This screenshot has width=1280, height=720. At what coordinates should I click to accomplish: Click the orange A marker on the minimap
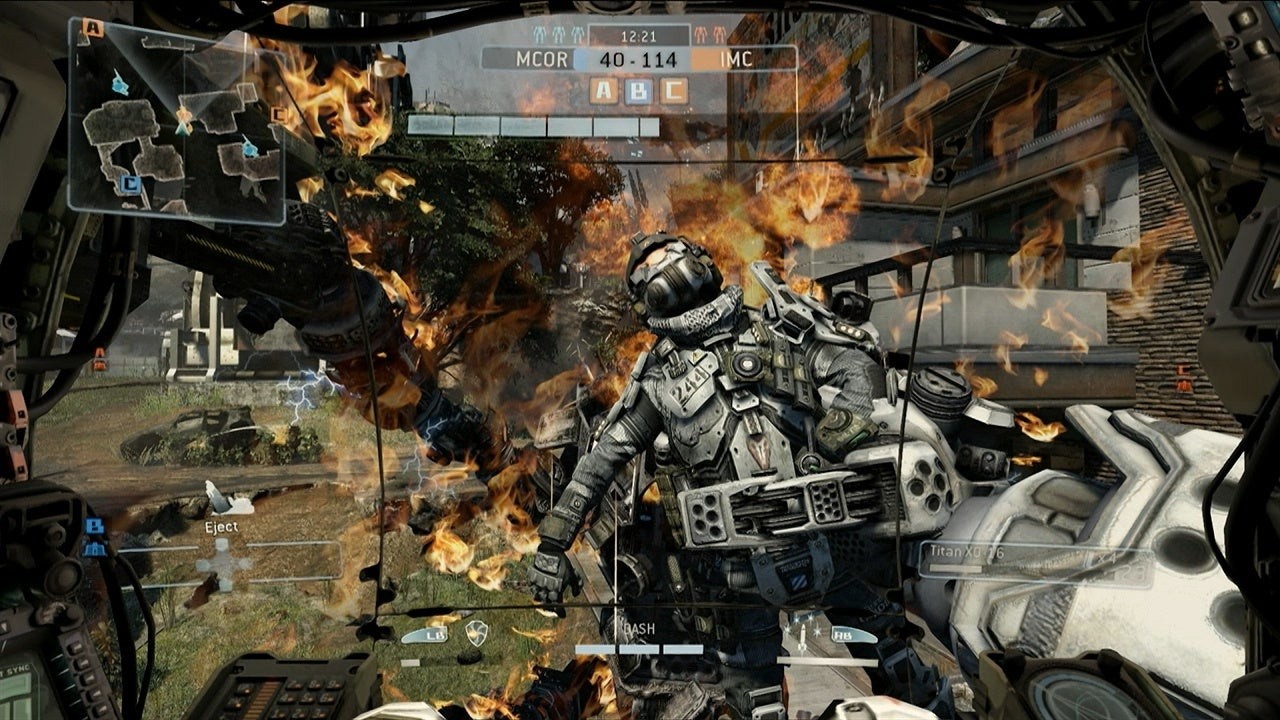94,28
